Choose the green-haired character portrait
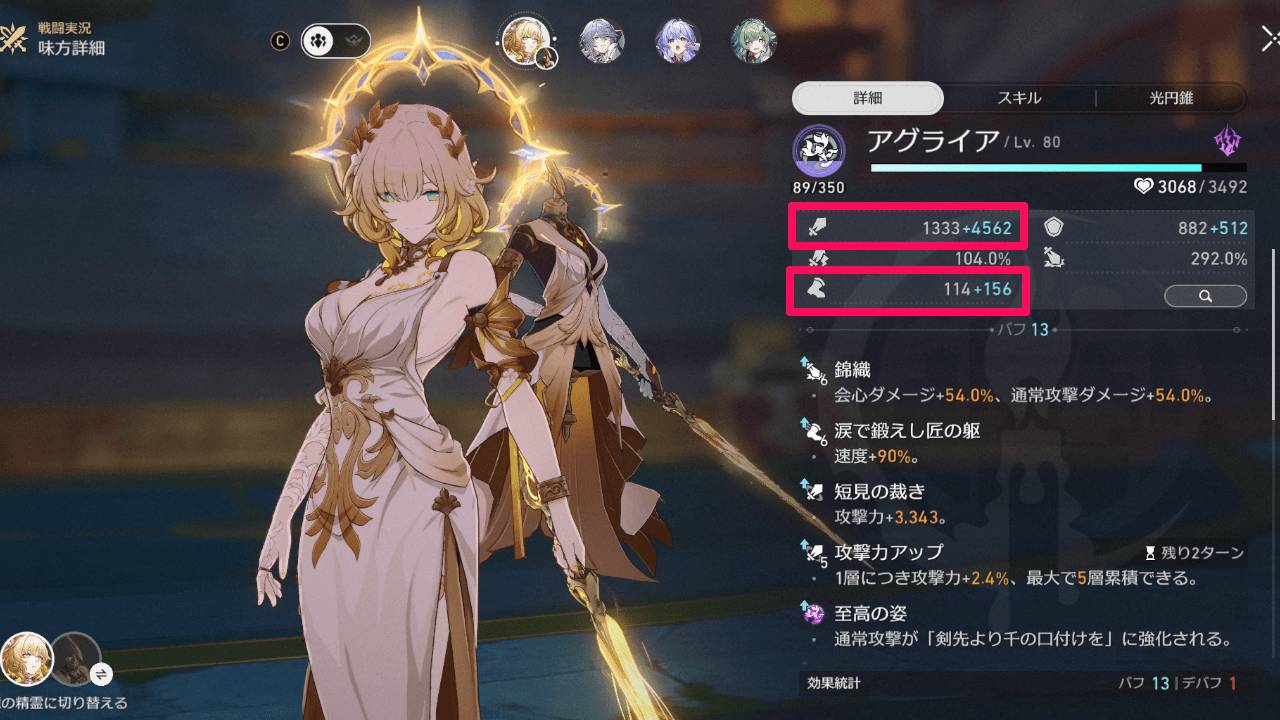Screen dimensions: 1280x720 [x=755, y=41]
